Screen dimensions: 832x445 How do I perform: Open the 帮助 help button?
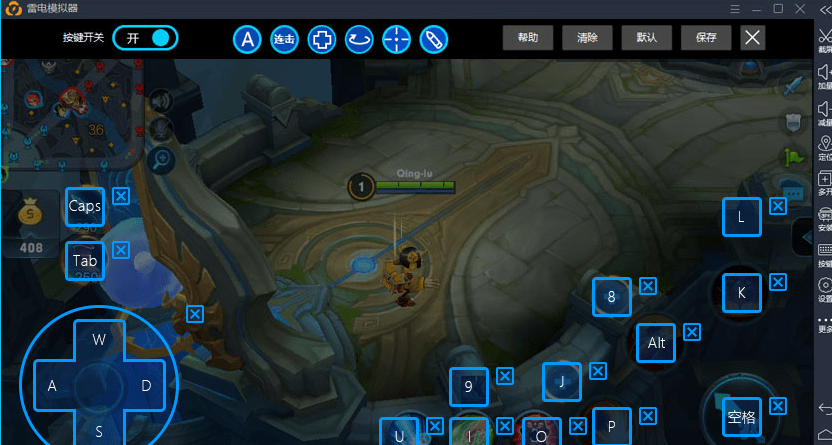point(528,39)
